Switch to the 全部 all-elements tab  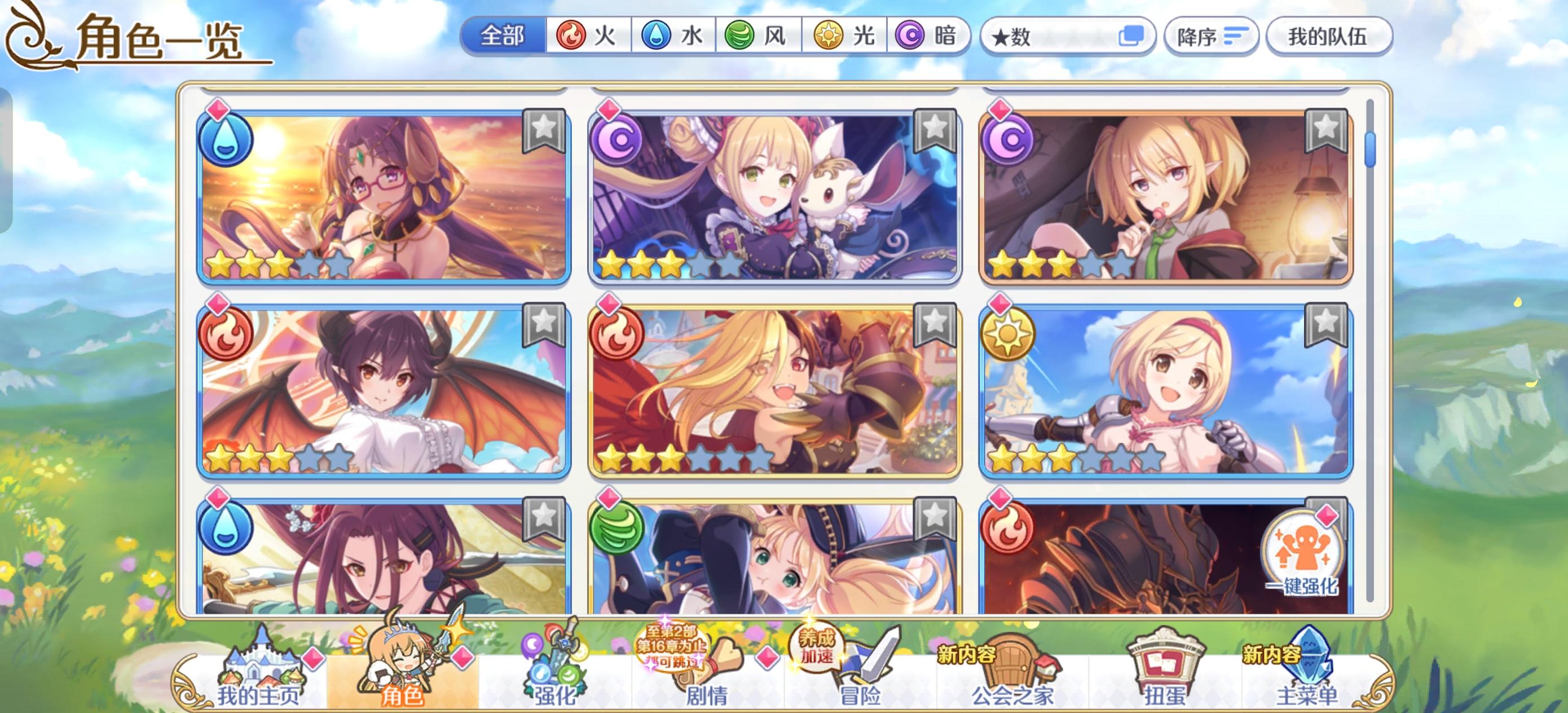tap(503, 37)
